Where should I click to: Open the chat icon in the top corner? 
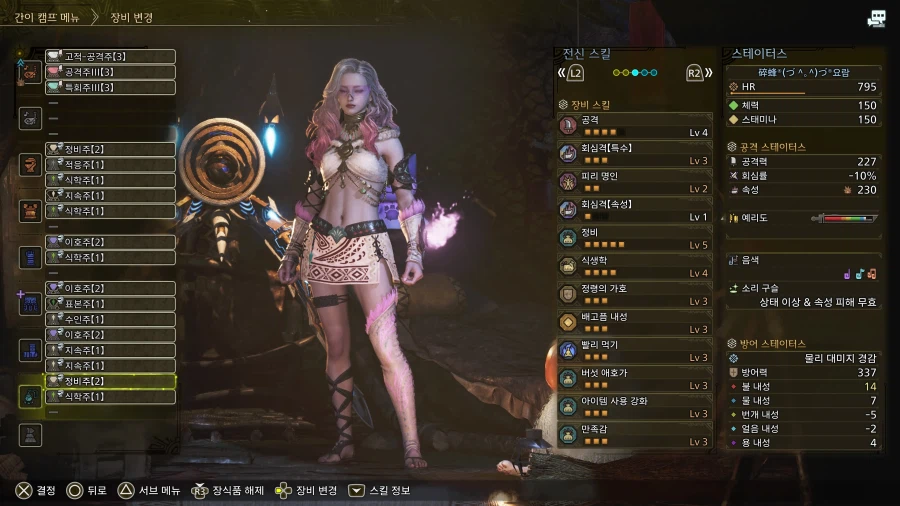pos(876,18)
